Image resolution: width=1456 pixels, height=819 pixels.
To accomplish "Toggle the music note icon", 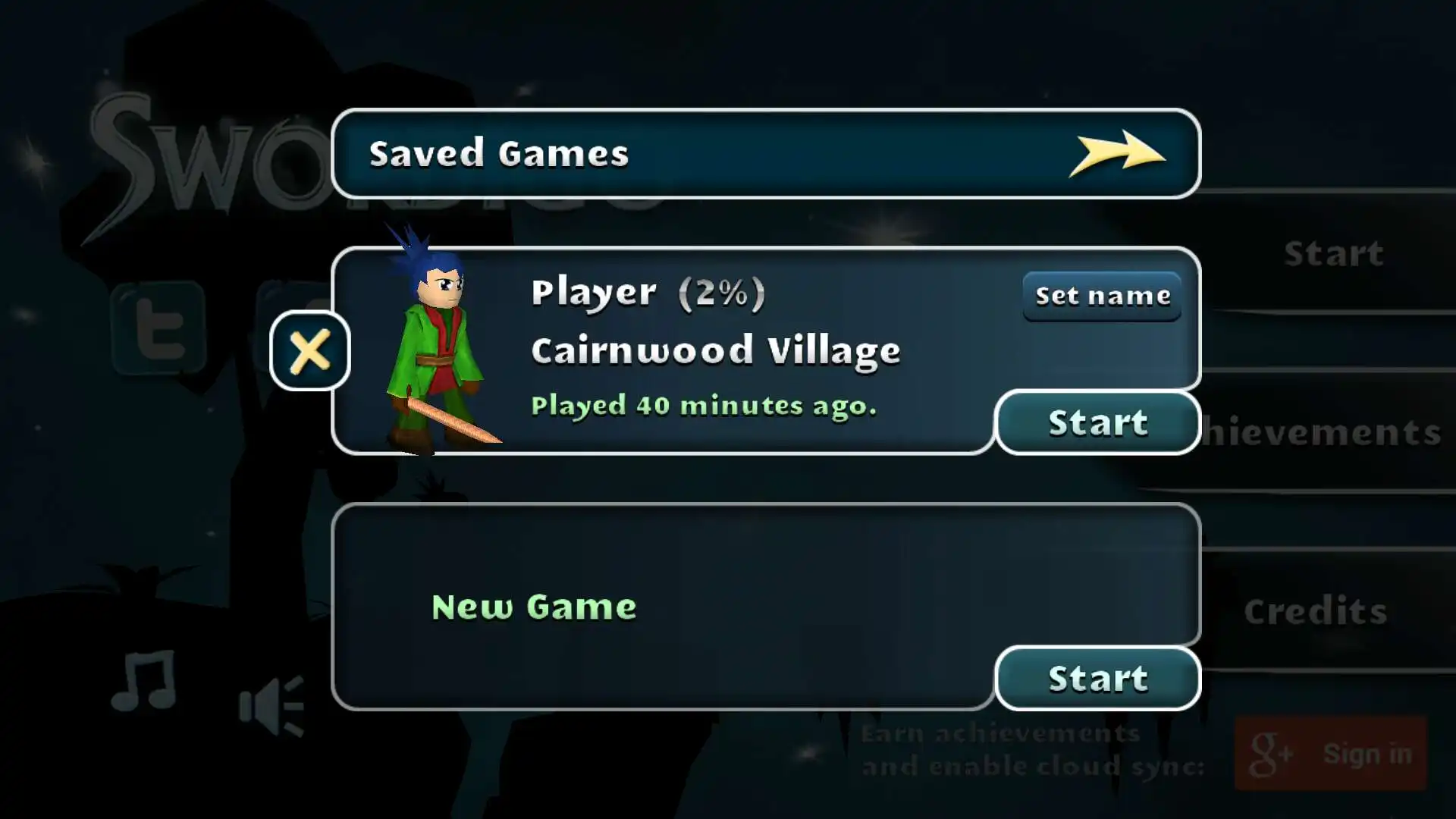I will coord(144,682).
